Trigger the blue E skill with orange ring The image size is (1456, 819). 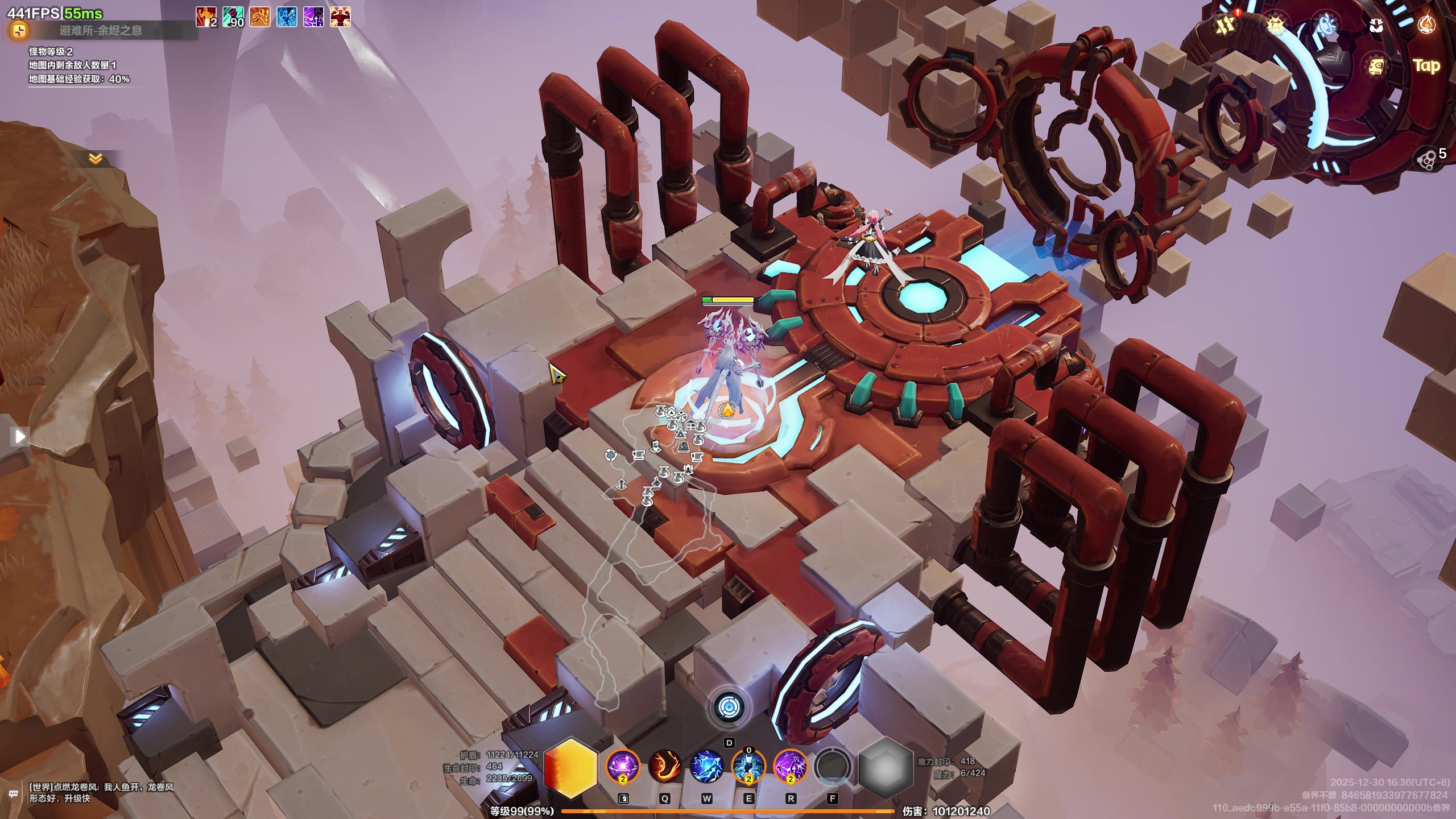(x=748, y=766)
